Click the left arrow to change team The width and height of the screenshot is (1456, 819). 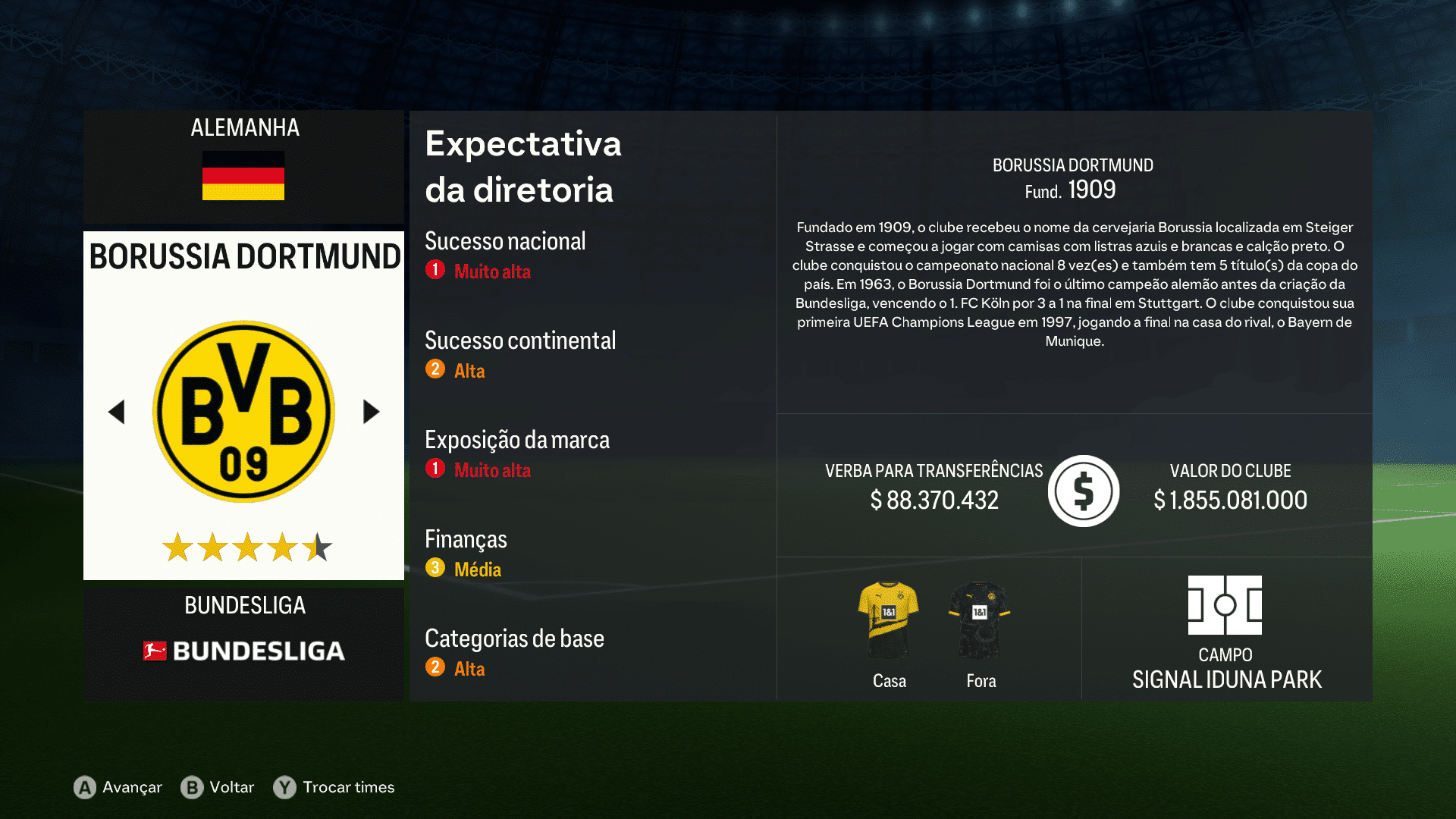click(x=117, y=410)
